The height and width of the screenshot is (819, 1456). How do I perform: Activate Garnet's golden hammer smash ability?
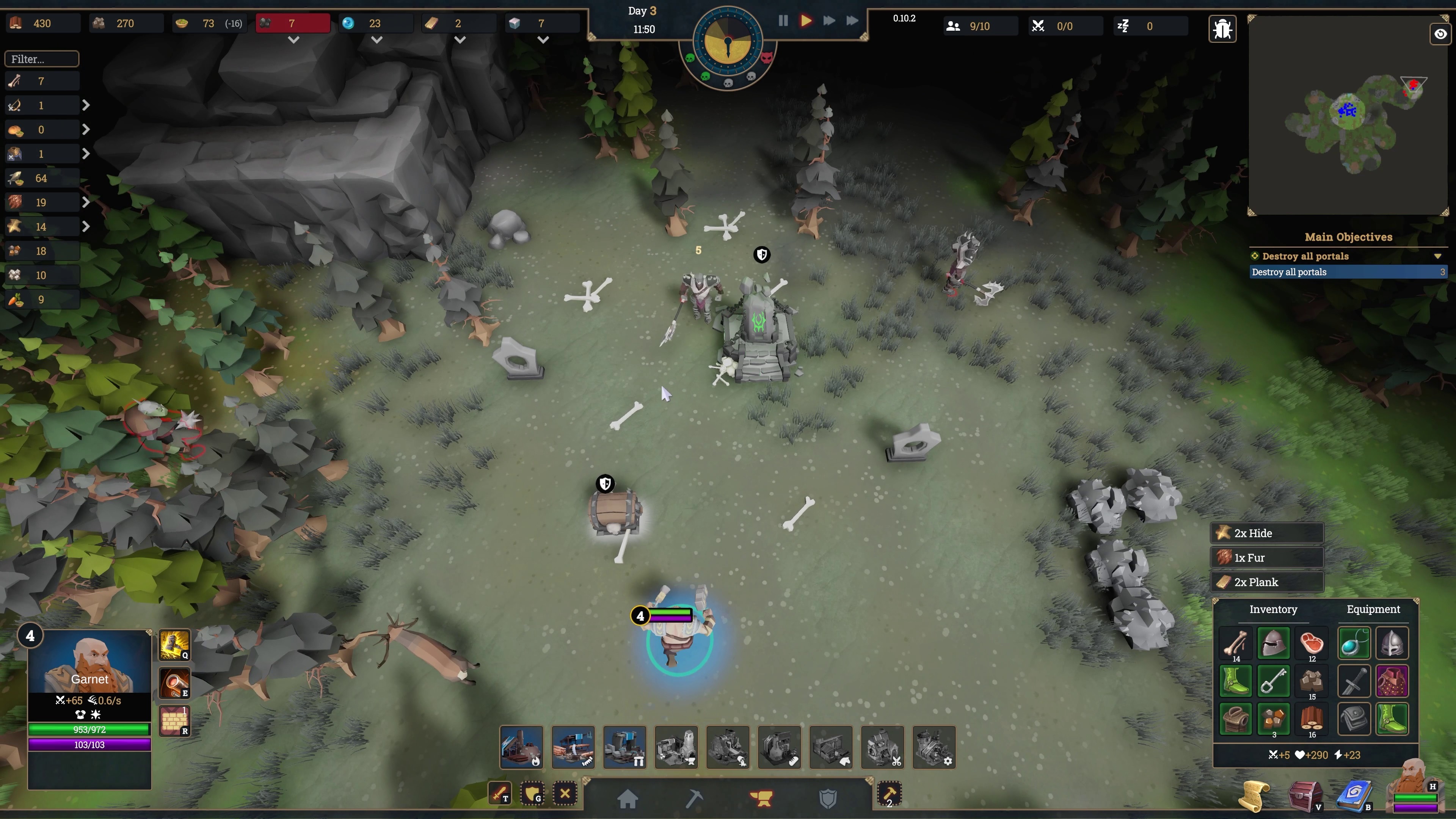[x=174, y=644]
